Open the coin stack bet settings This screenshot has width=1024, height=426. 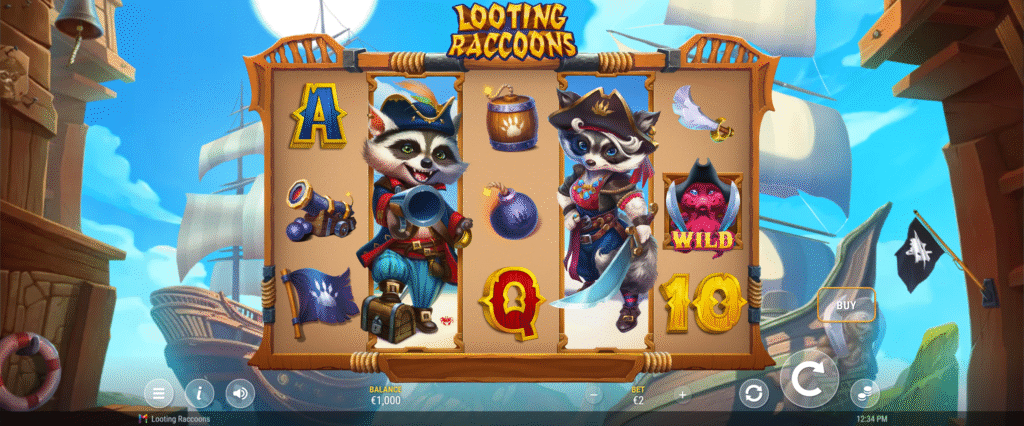[x=864, y=393]
